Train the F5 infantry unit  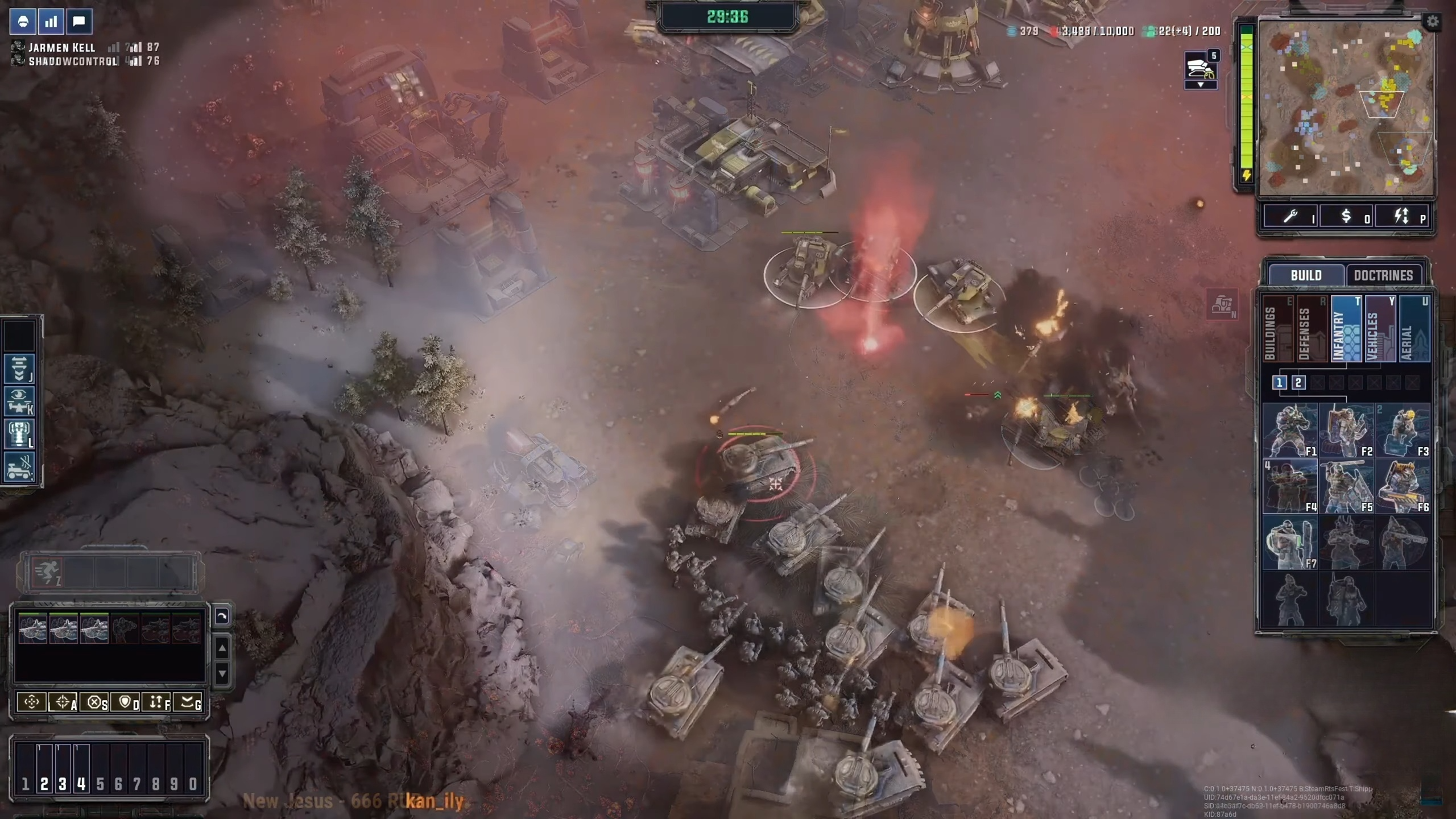1346,486
